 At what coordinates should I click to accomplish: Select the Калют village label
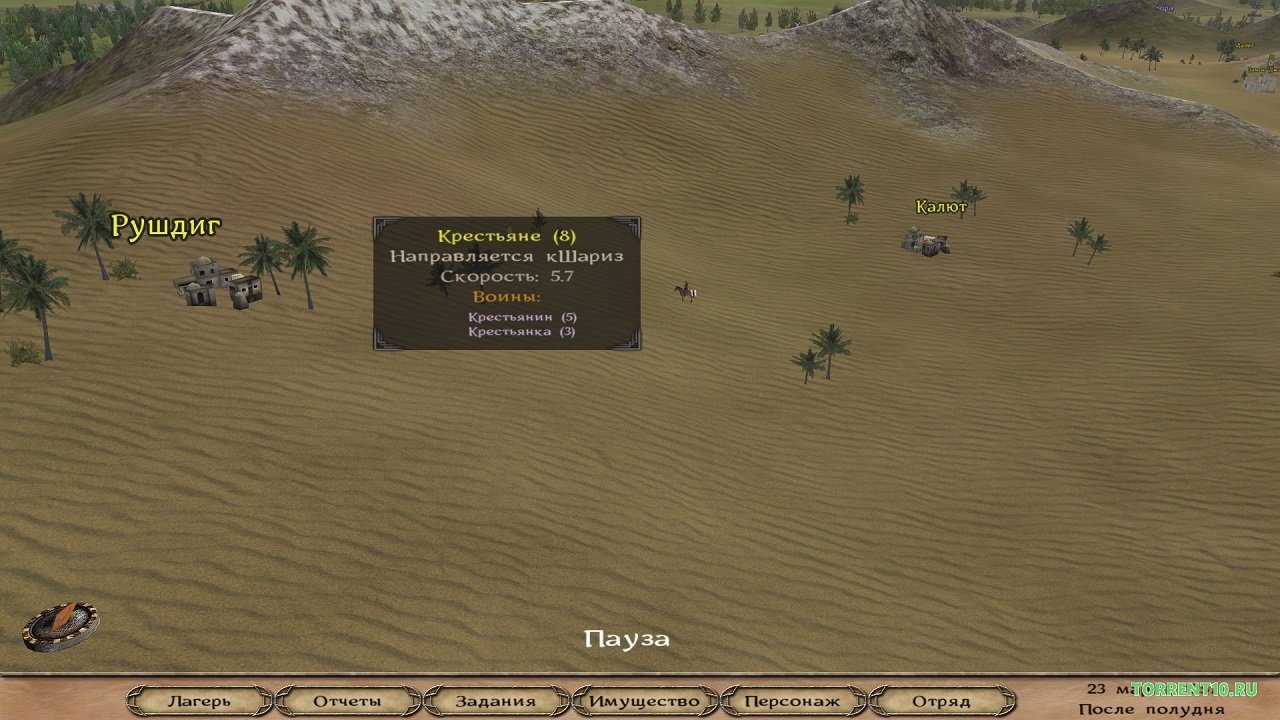click(941, 207)
